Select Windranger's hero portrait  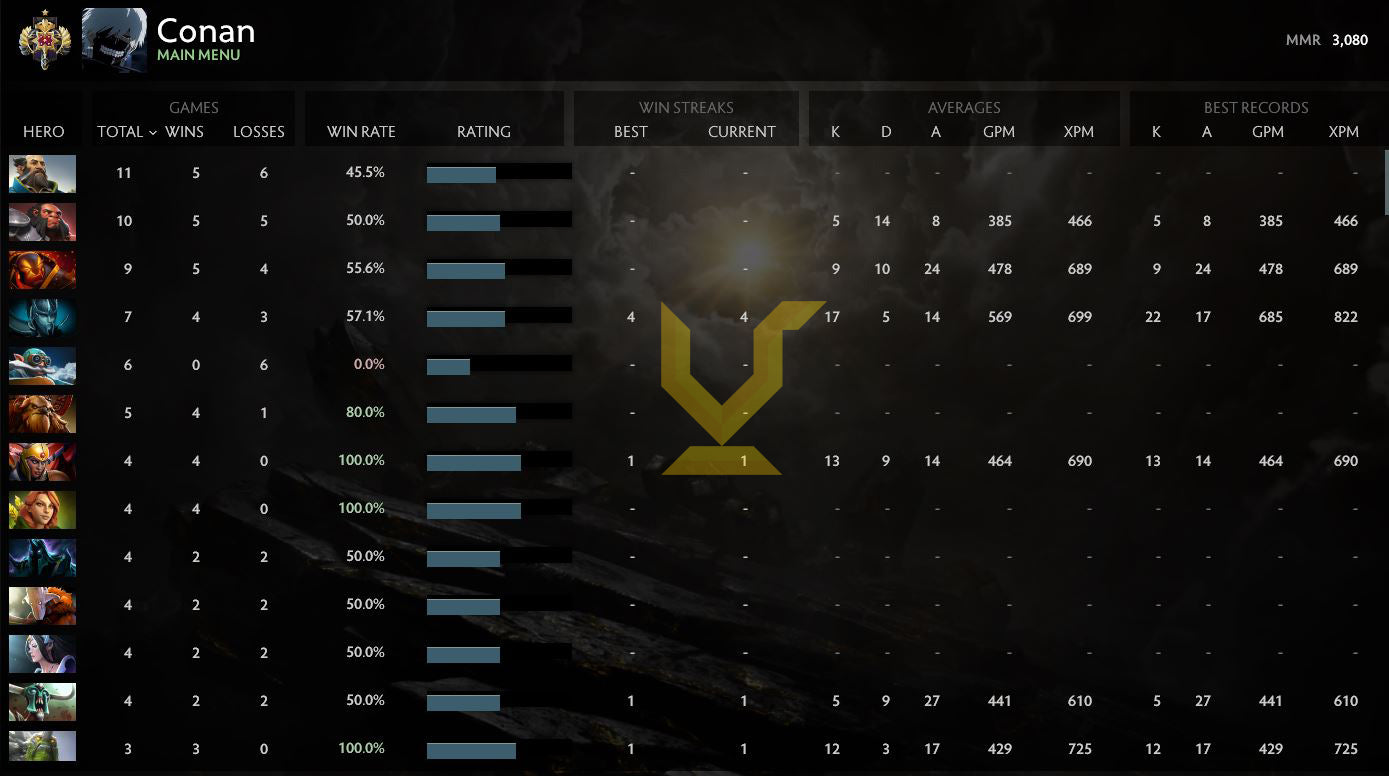click(x=42, y=509)
